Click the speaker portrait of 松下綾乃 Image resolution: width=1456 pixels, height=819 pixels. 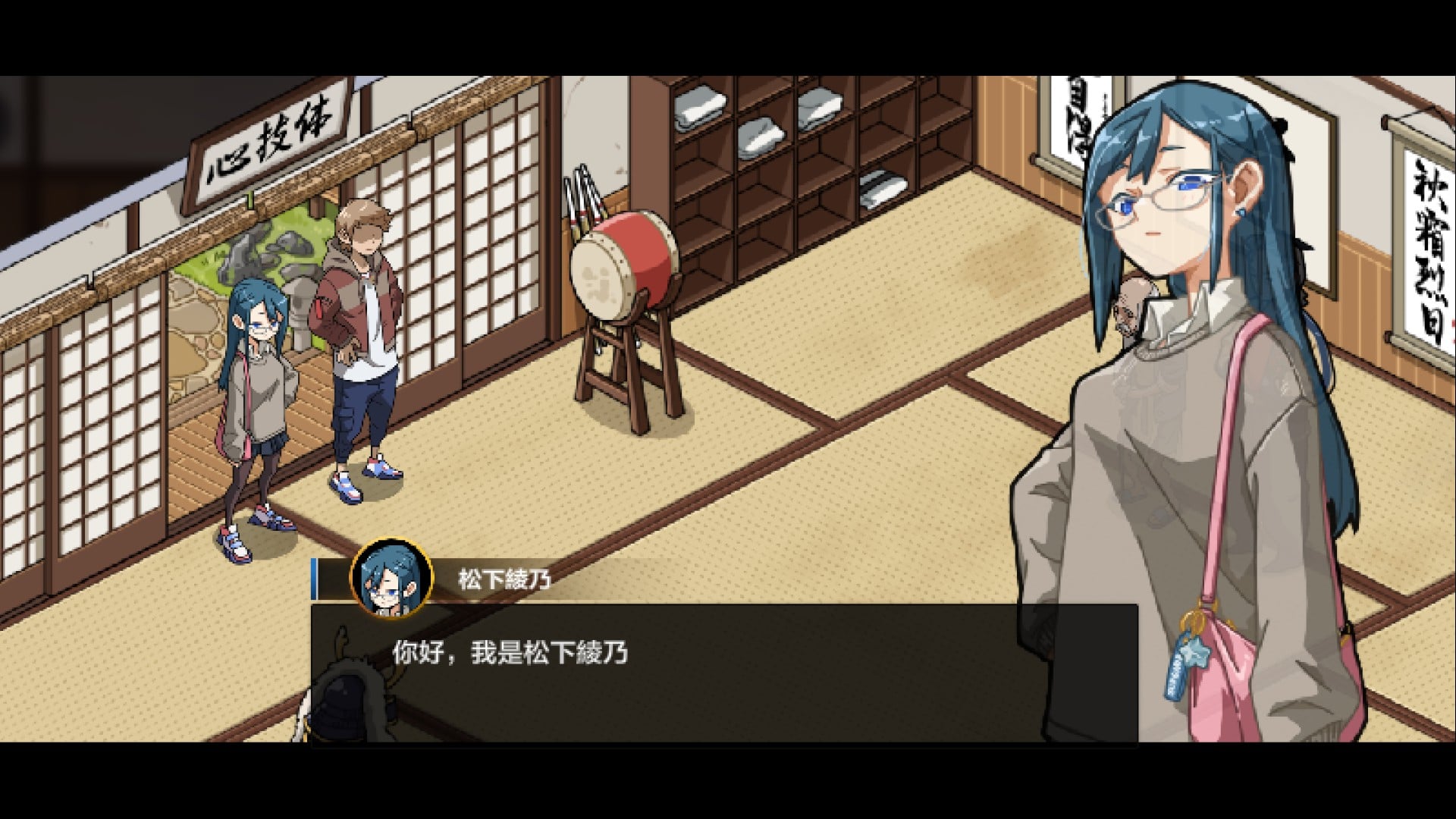tap(391, 579)
